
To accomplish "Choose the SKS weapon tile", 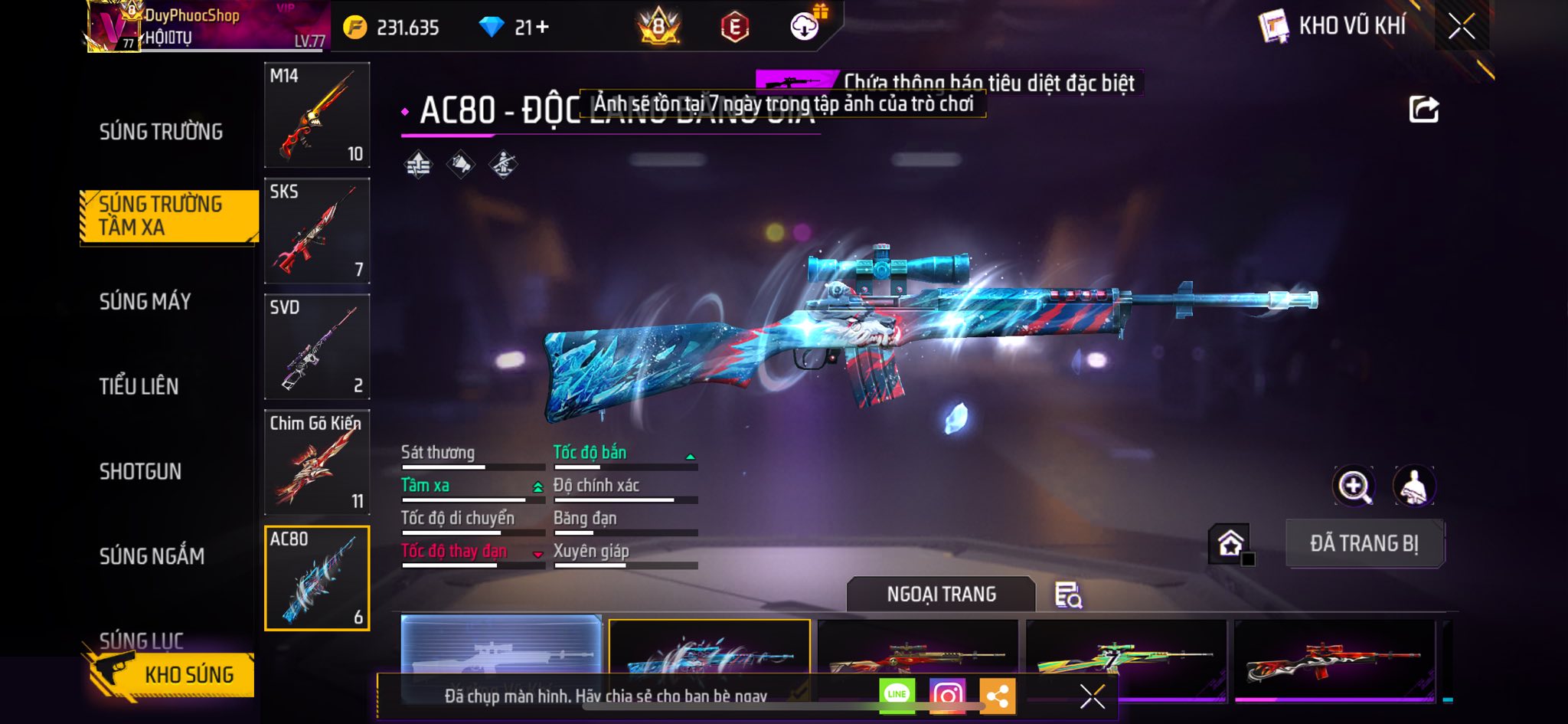I will (x=317, y=231).
